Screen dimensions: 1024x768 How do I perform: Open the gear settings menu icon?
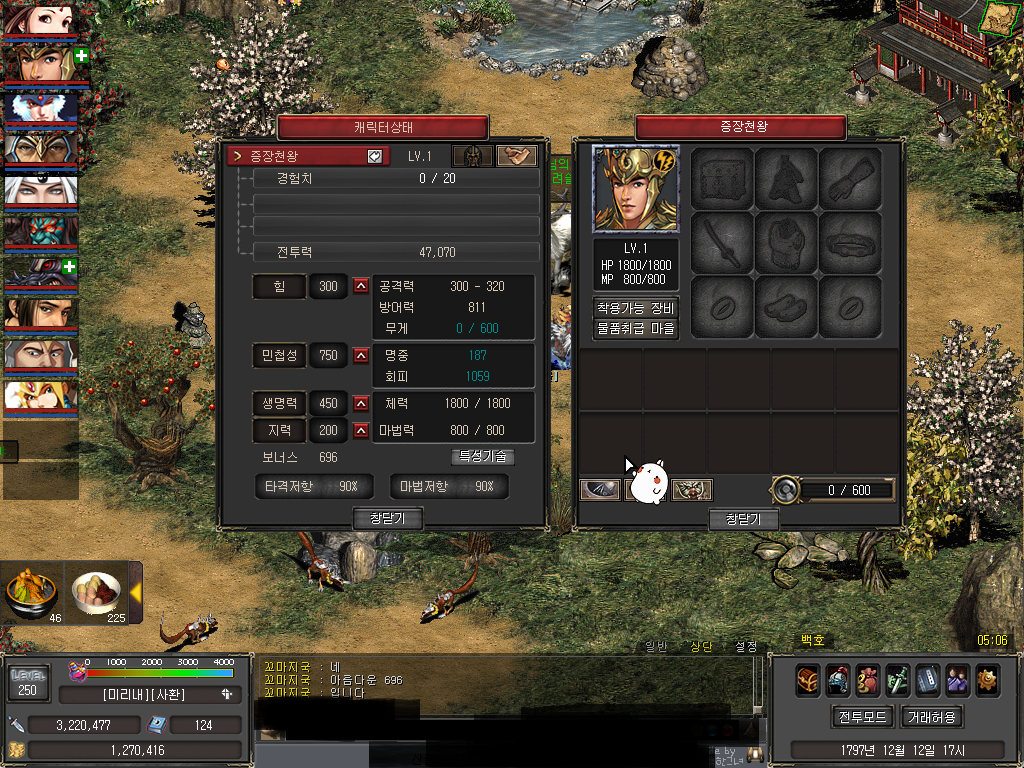(987, 680)
